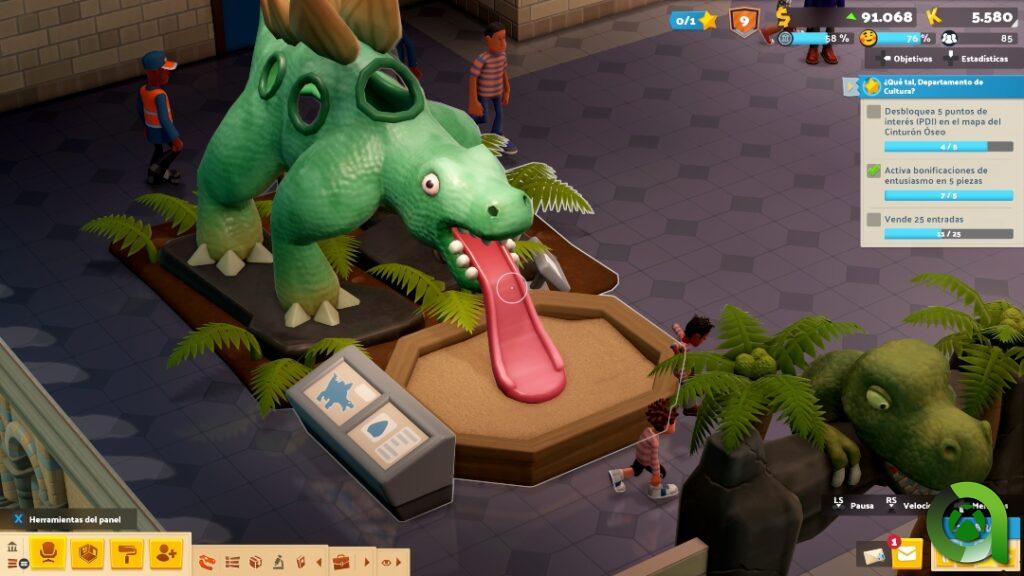
Task: Select the room building cube tool
Action: pos(88,552)
